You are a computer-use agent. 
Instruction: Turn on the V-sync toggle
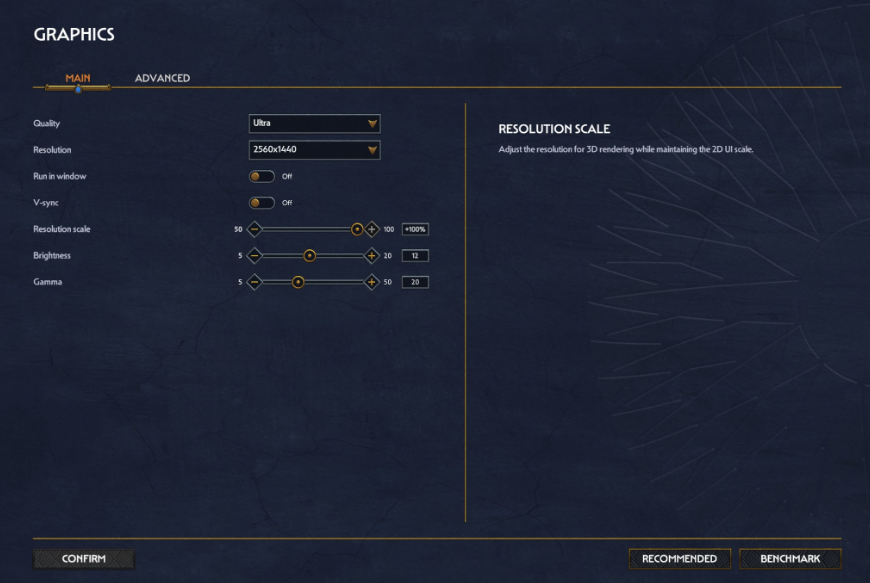262,202
